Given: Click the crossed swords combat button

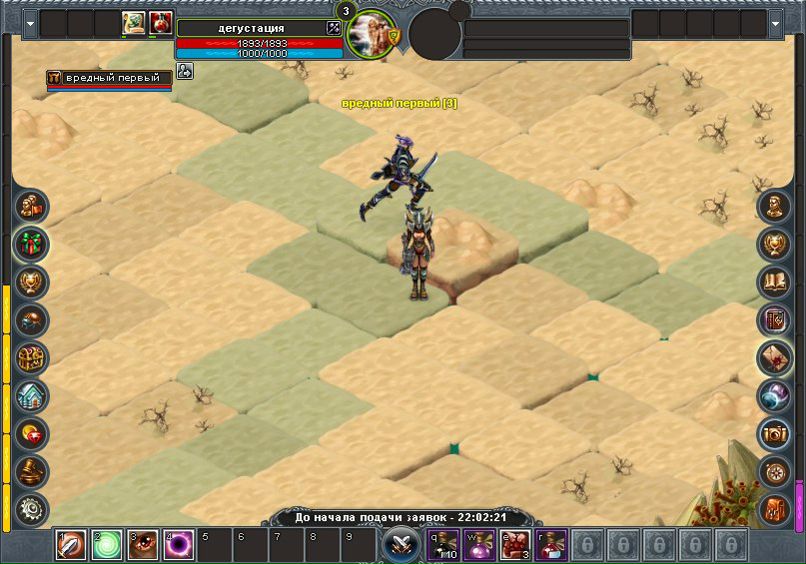Looking at the screenshot, I should [400, 545].
